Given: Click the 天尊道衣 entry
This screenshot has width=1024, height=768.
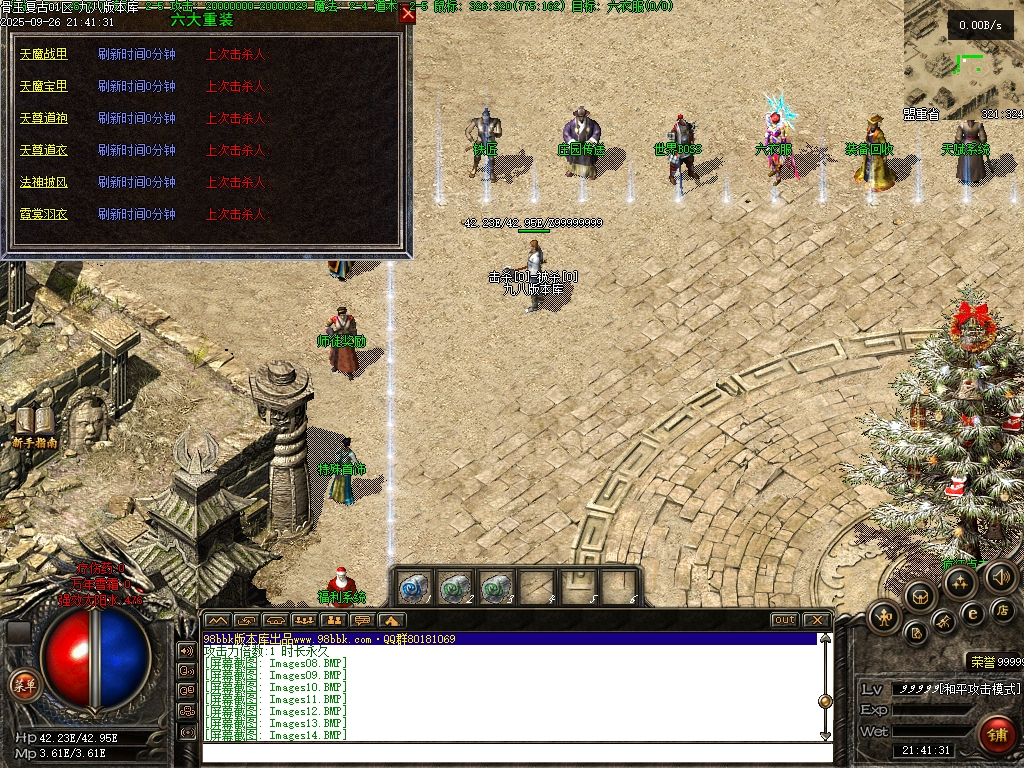Looking at the screenshot, I should point(44,151).
